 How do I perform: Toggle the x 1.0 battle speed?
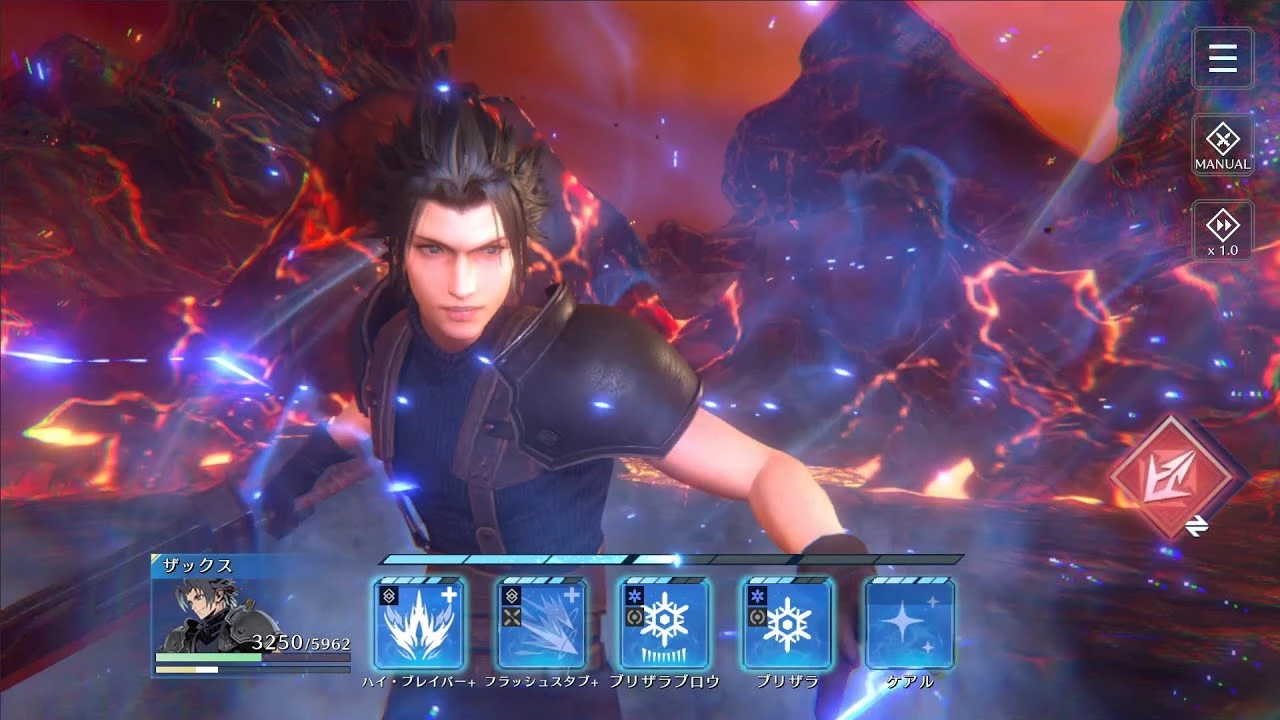pyautogui.click(x=1222, y=230)
